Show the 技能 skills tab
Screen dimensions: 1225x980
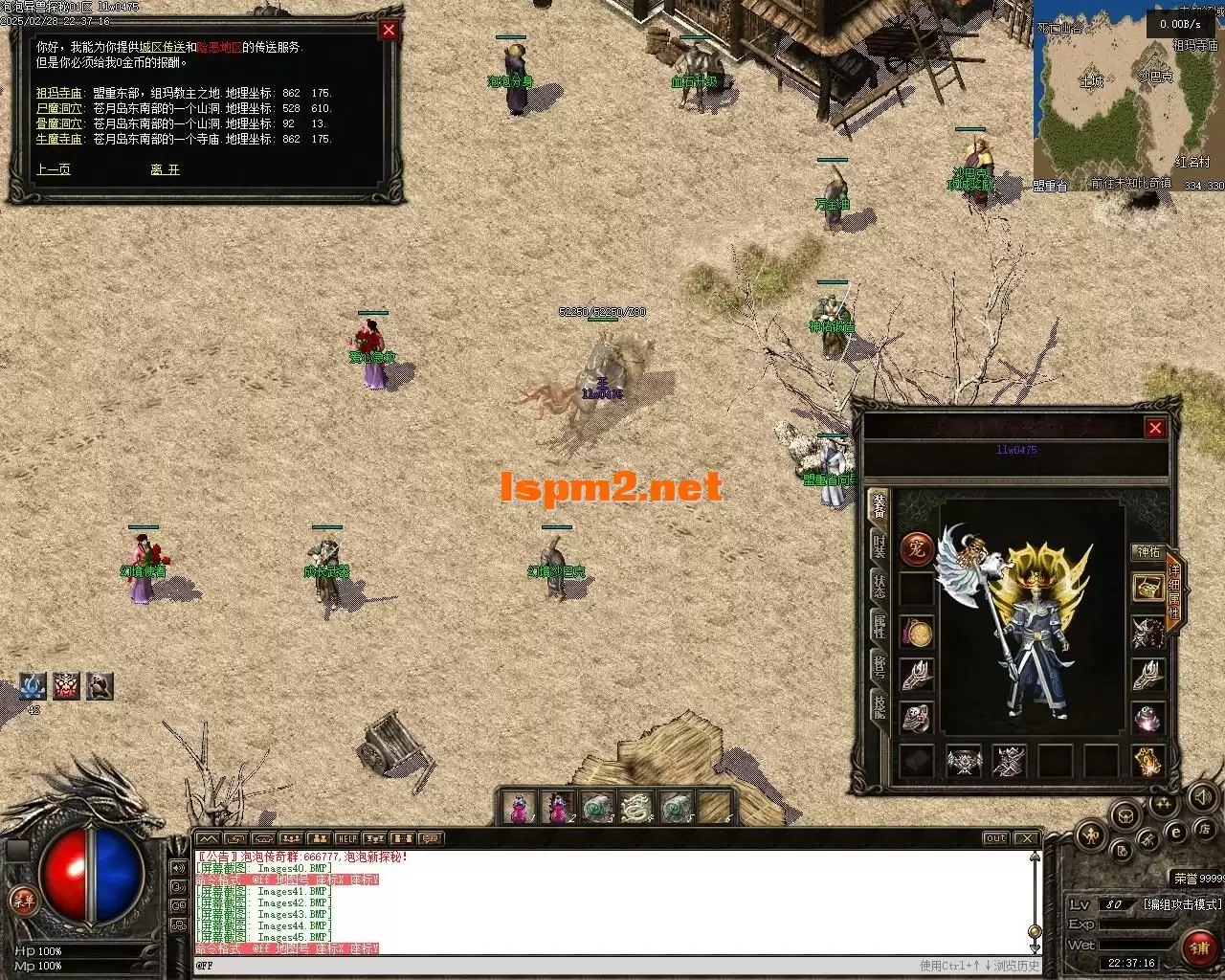coord(879,706)
